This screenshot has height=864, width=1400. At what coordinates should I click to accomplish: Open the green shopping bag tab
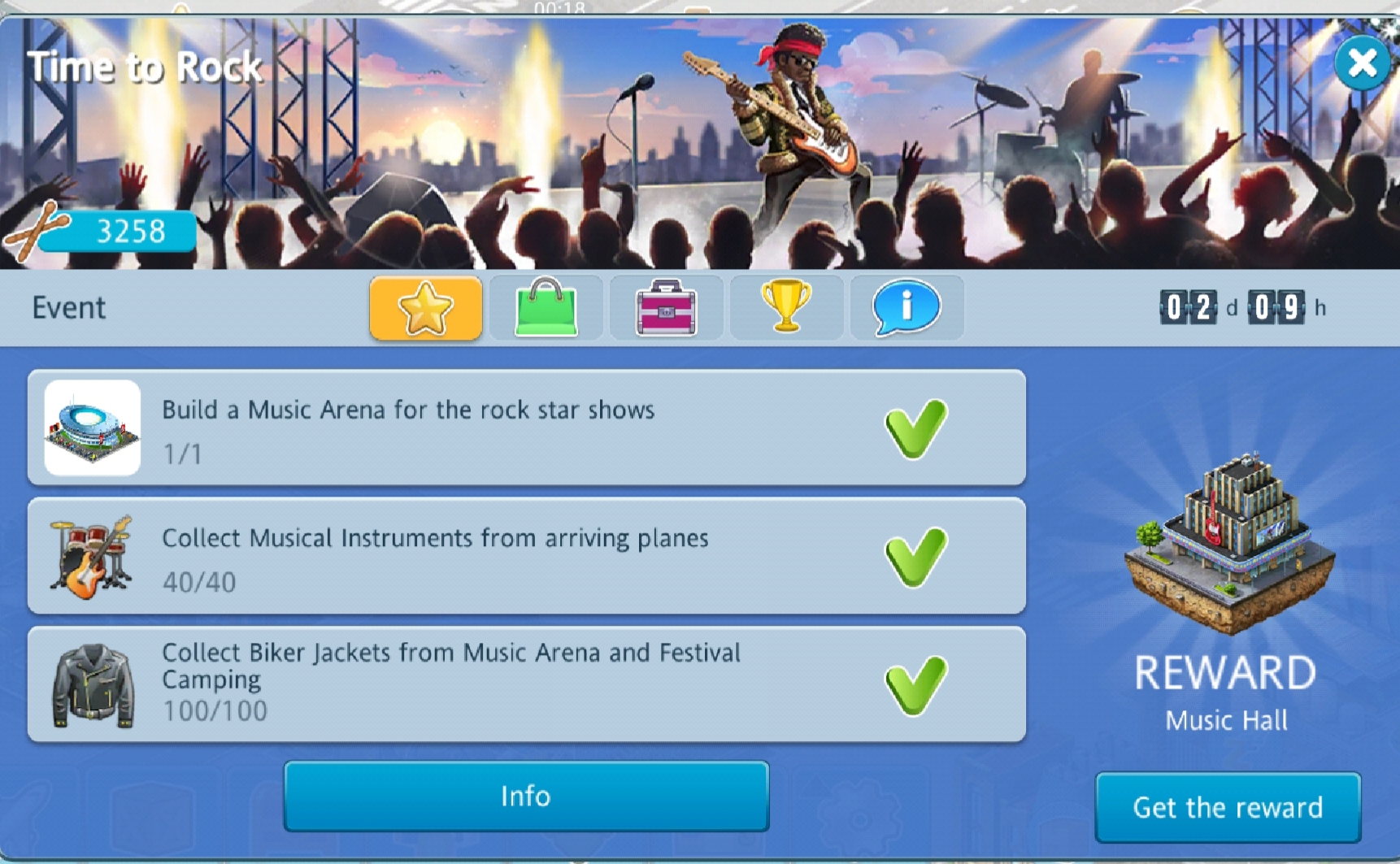pyautogui.click(x=546, y=308)
